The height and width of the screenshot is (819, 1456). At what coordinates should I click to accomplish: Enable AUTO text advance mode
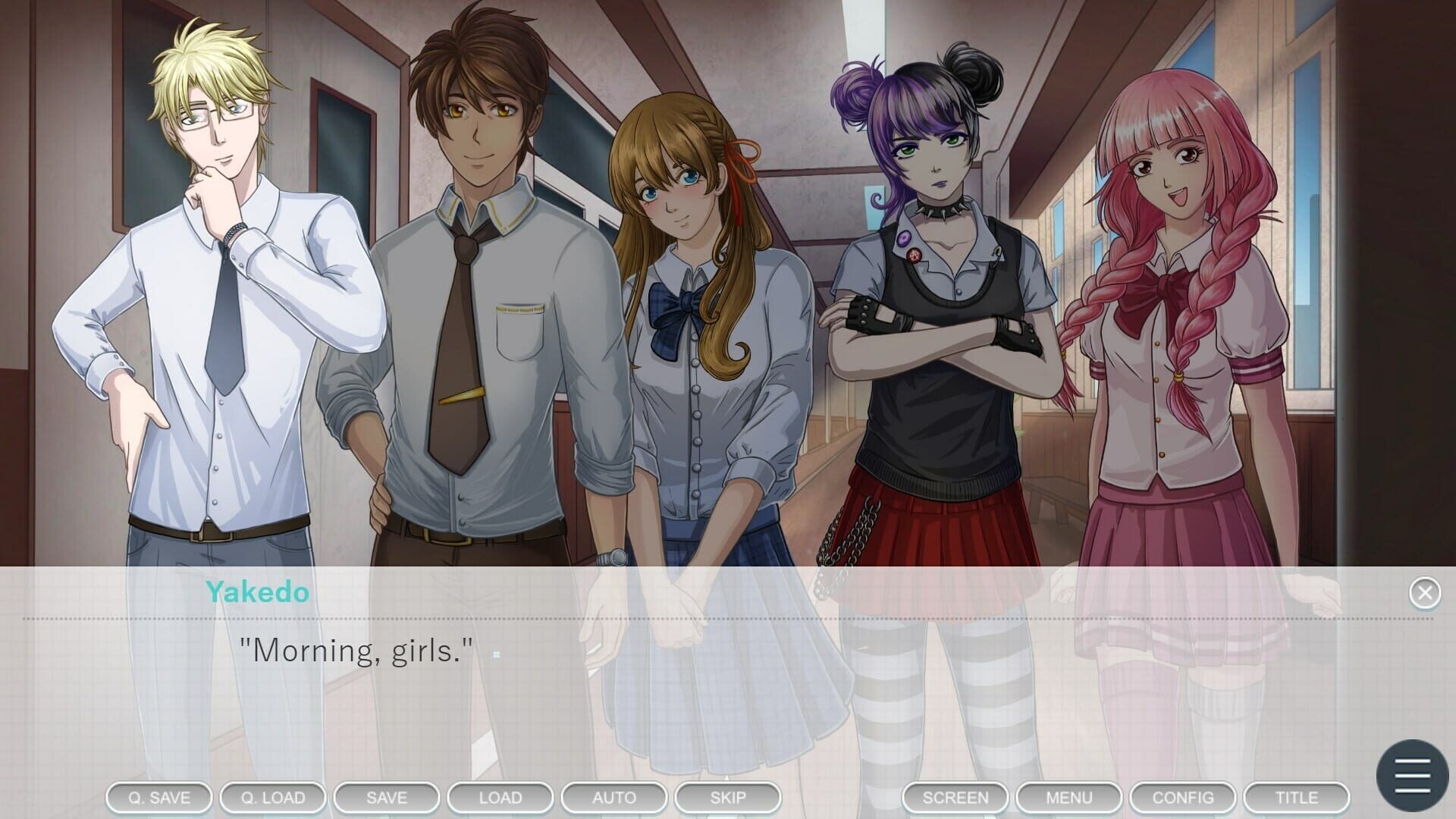(x=613, y=797)
